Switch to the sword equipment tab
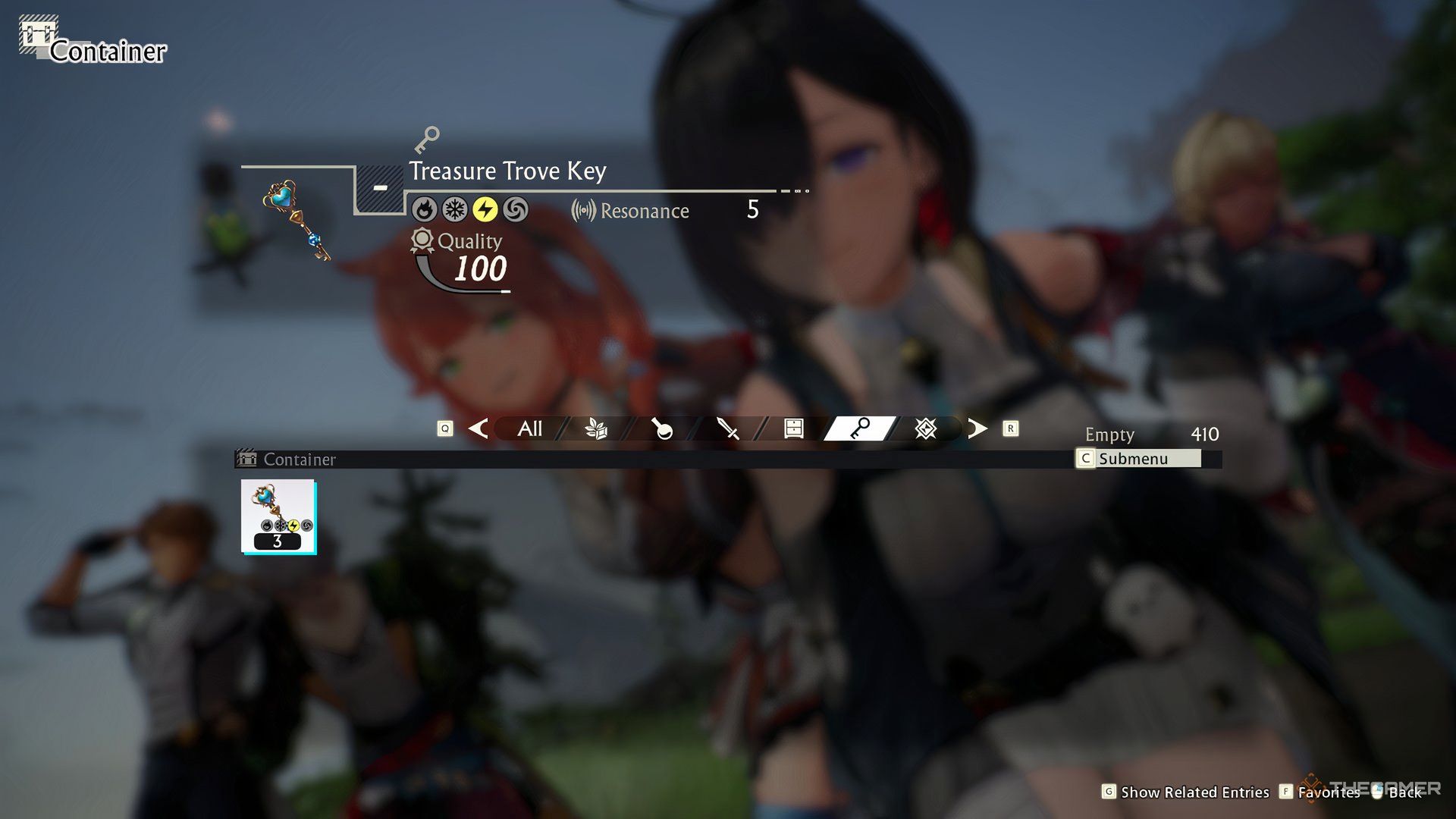This screenshot has width=1456, height=819. coord(728,429)
